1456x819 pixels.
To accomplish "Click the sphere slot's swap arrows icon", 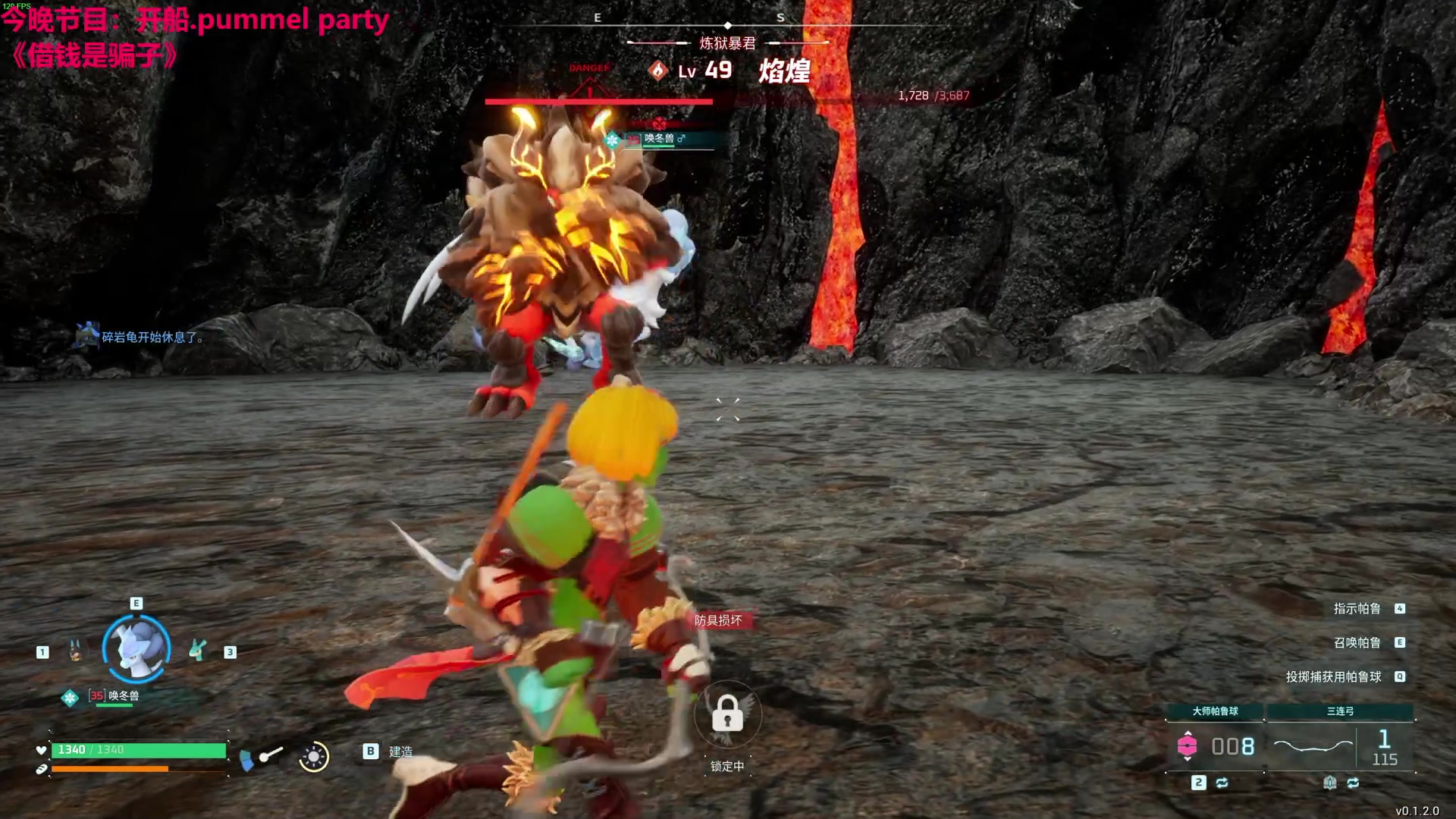I will click(1222, 783).
